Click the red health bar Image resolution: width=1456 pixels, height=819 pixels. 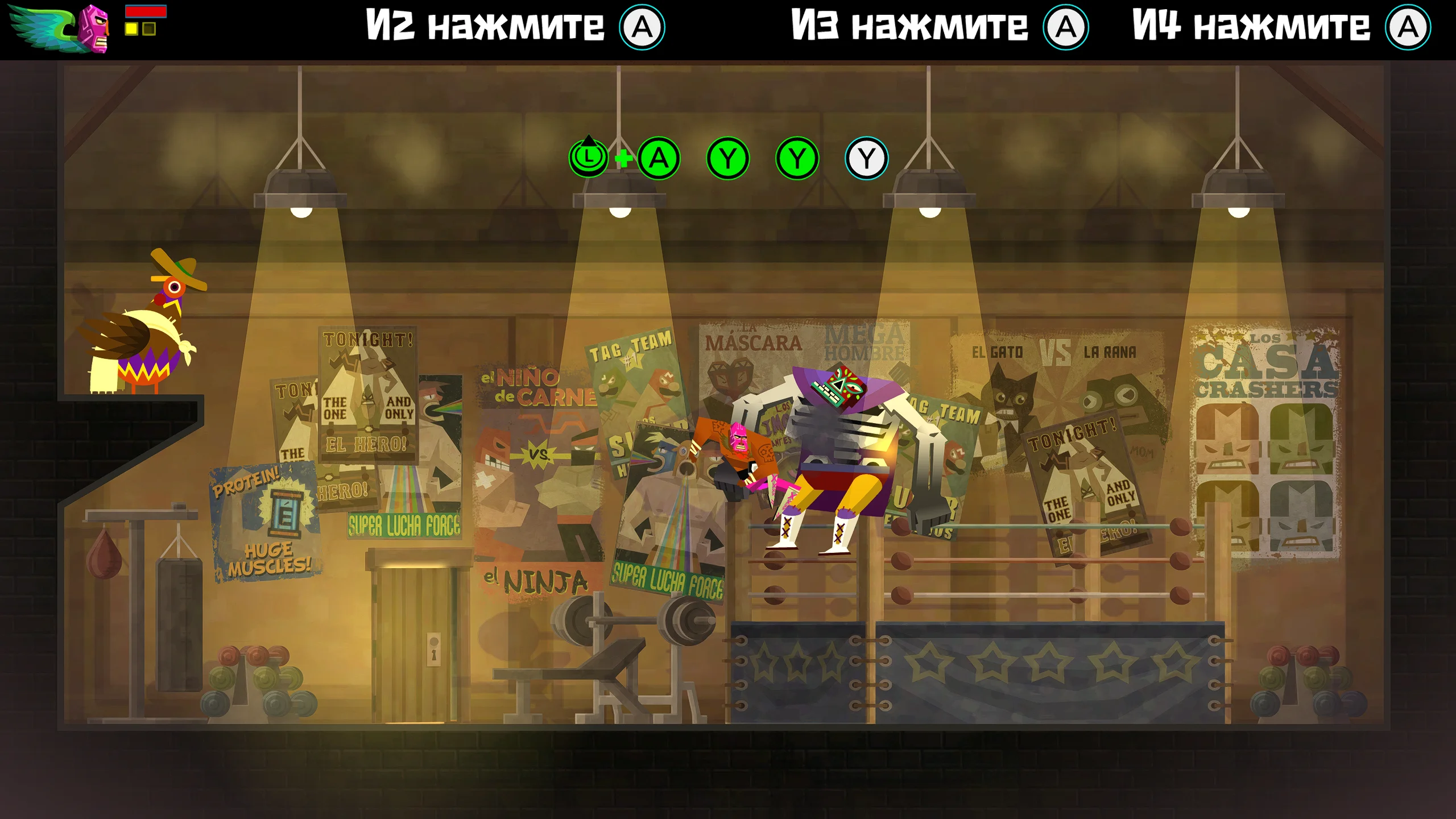tap(145, 11)
